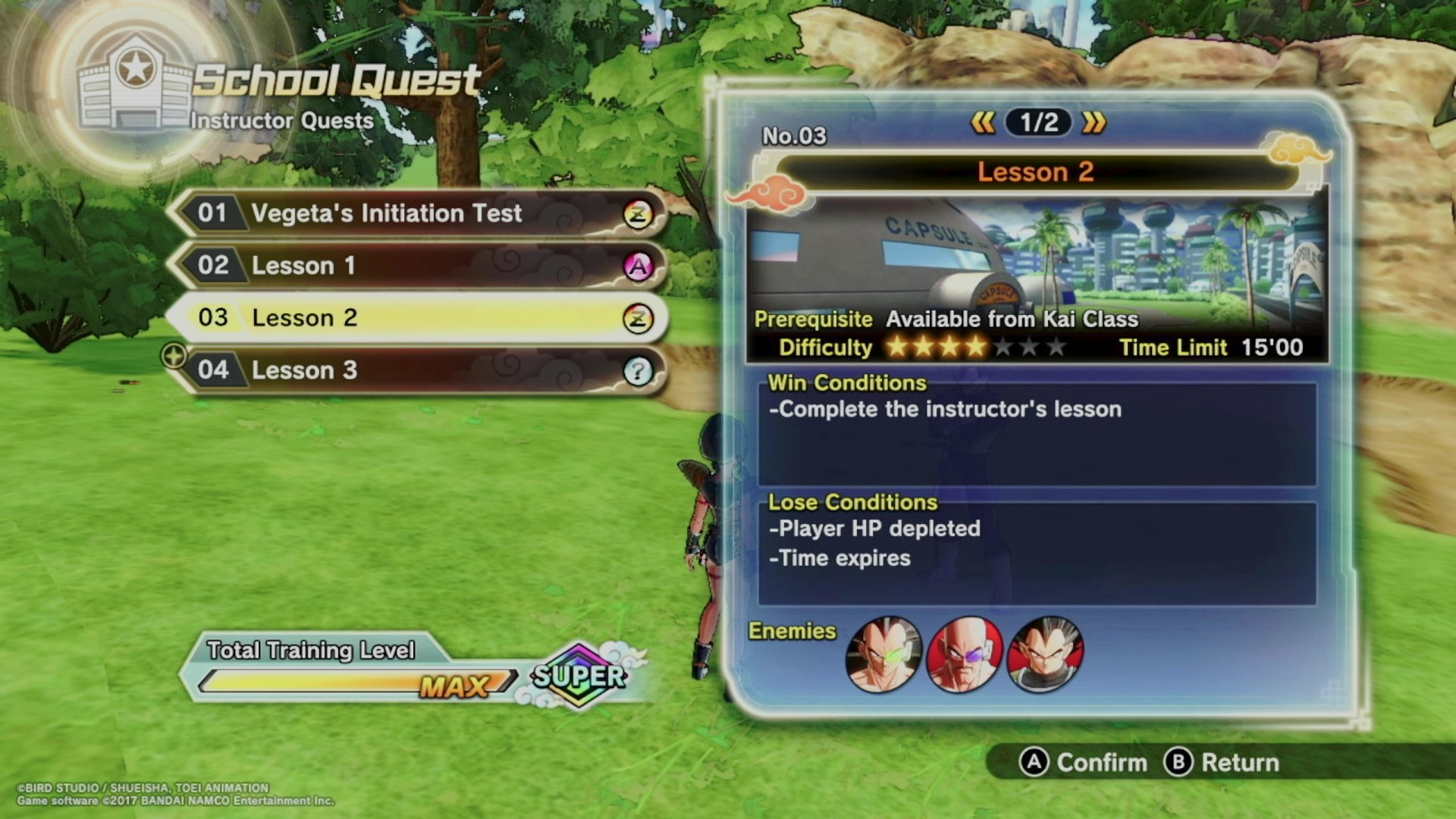
Task: Go to the previous quest info page
Action: (983, 123)
